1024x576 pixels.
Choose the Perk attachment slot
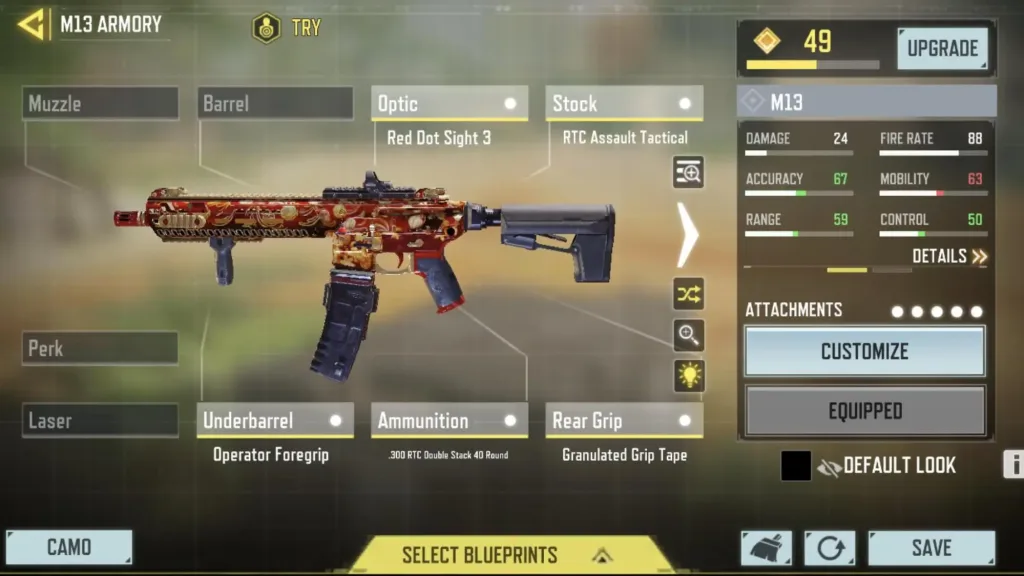(x=100, y=348)
